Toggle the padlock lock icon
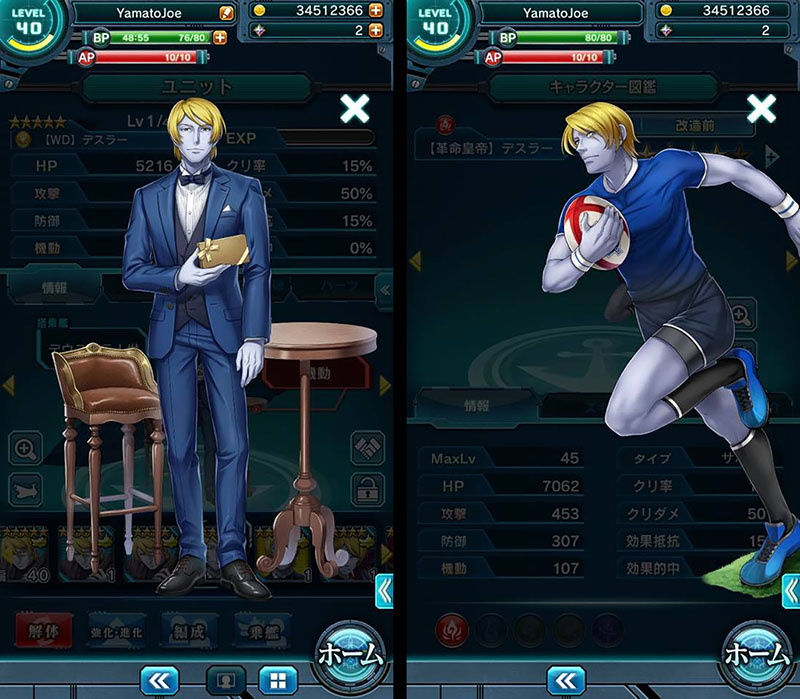Viewport: 800px width, 699px height. 367,490
